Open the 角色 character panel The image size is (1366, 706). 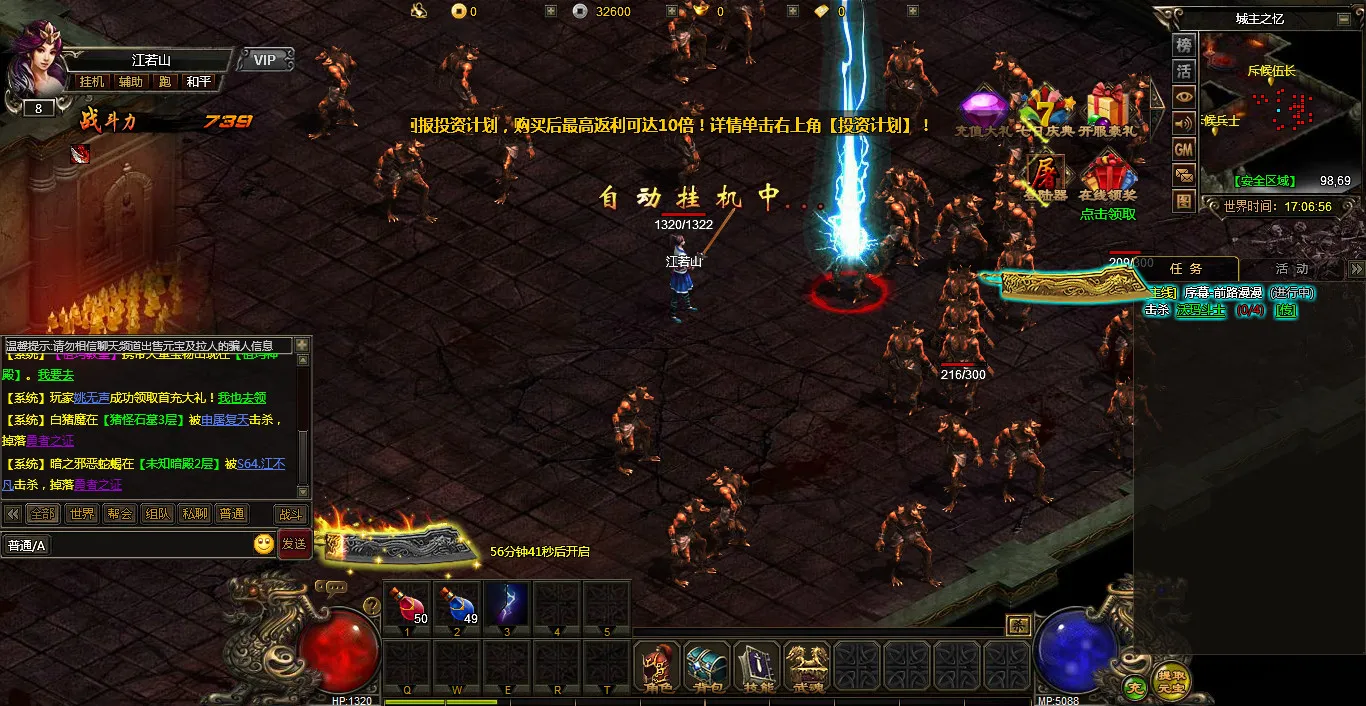(x=657, y=665)
